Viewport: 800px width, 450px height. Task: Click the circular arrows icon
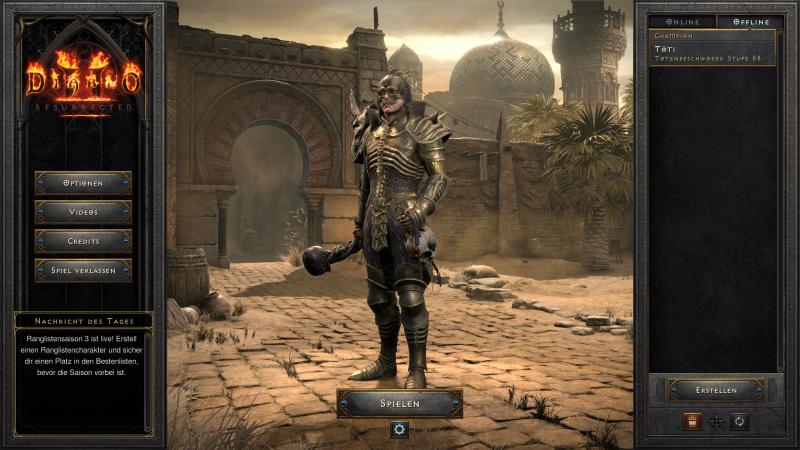click(x=740, y=422)
